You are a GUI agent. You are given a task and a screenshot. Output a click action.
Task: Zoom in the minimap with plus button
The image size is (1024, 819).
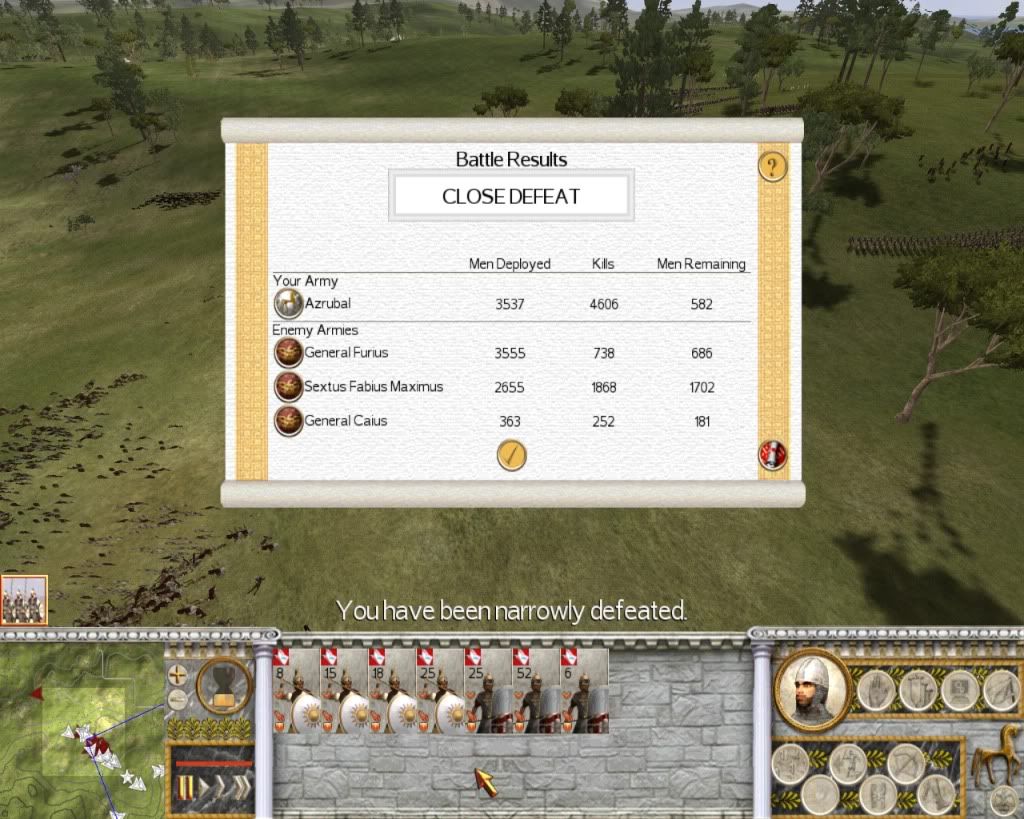(178, 675)
